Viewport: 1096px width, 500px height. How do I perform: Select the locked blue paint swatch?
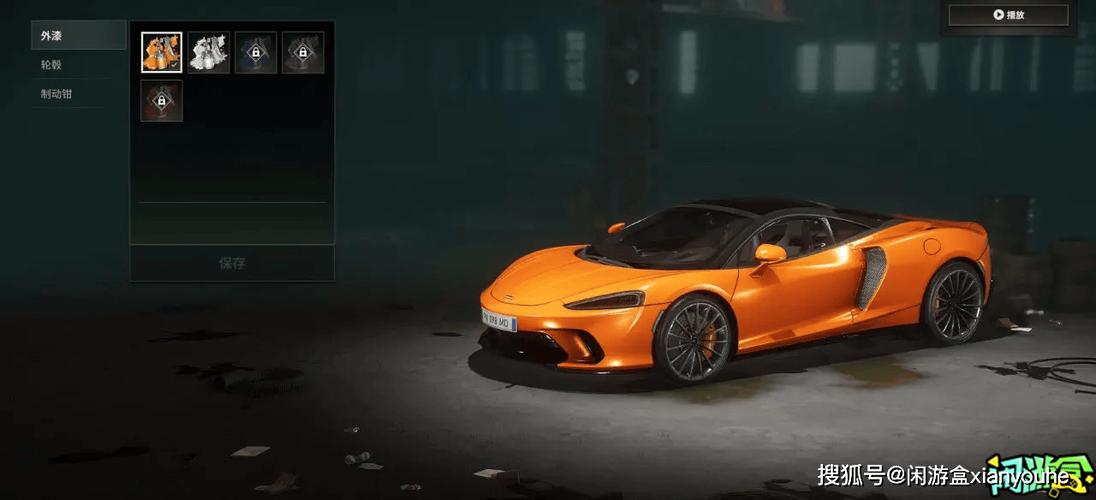[x=256, y=52]
